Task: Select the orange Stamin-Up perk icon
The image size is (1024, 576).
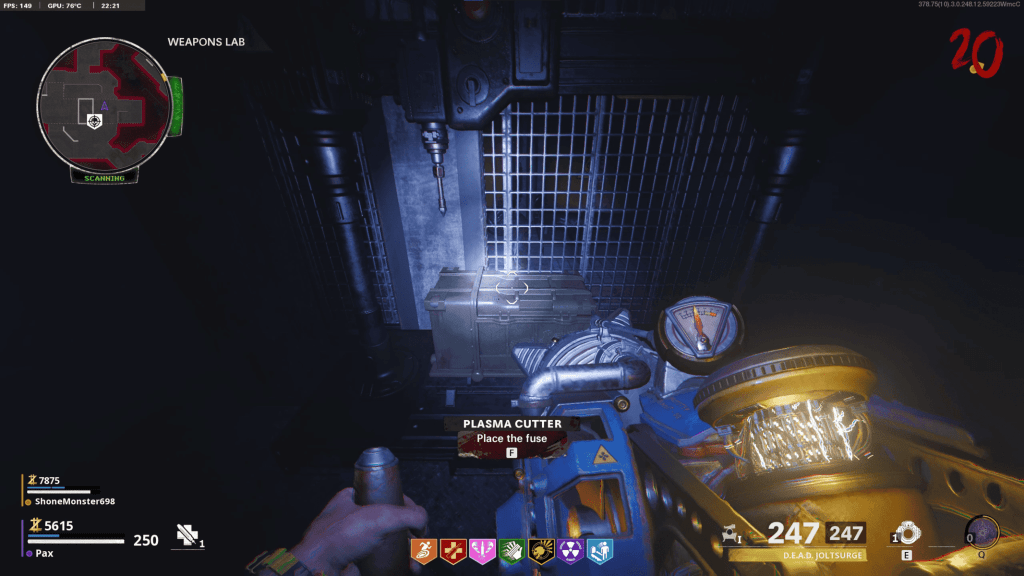Action: (x=425, y=549)
